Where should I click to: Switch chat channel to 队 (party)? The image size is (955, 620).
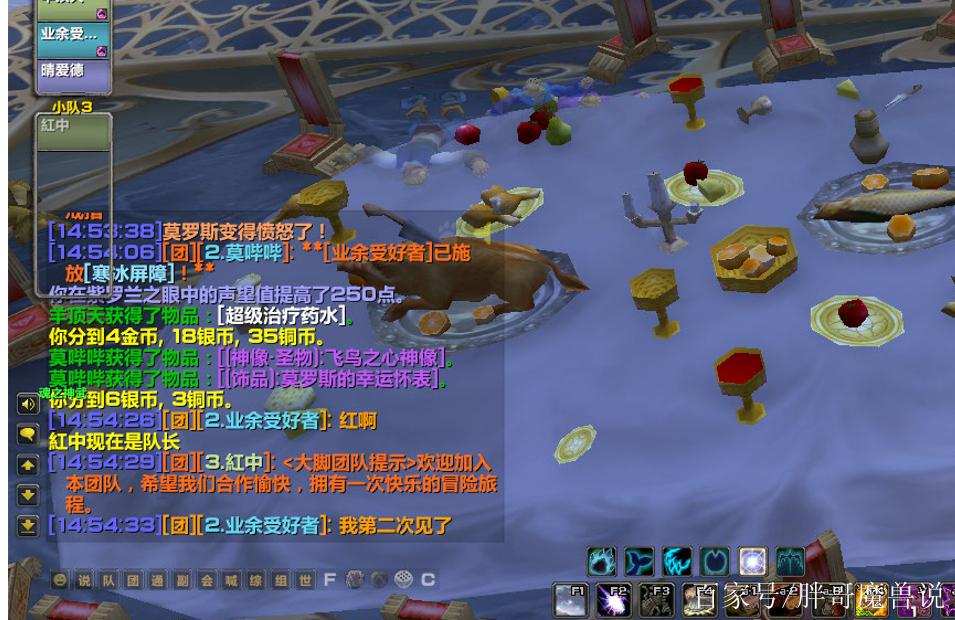click(108, 580)
